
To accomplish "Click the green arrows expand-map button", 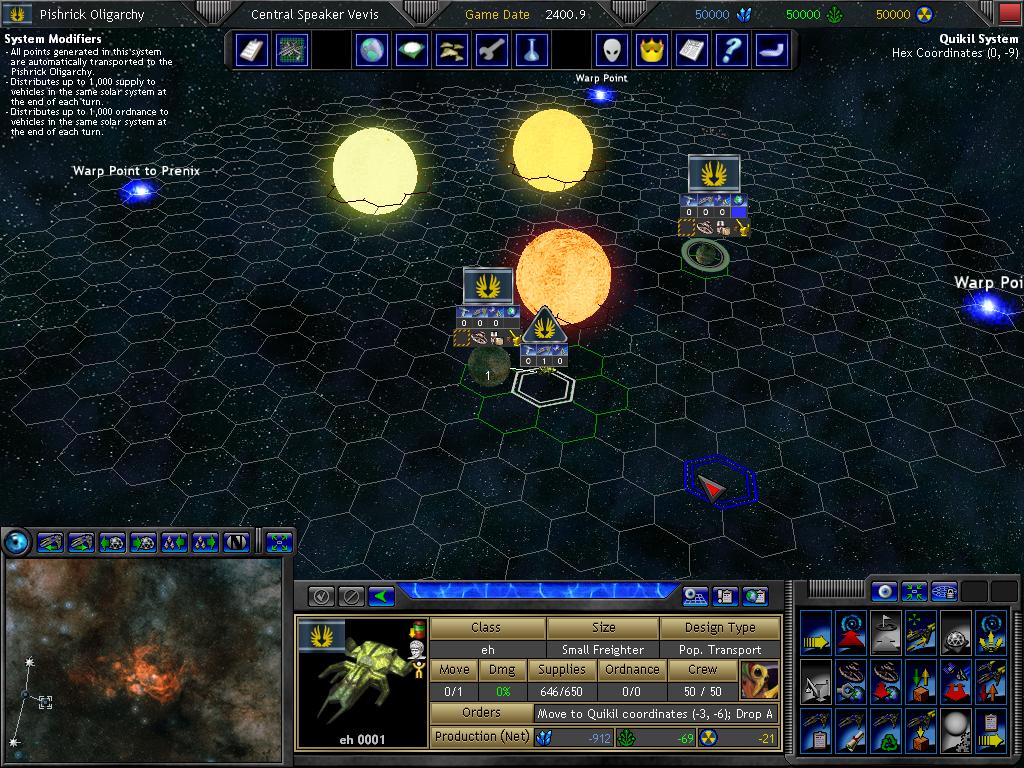I will click(x=279, y=542).
